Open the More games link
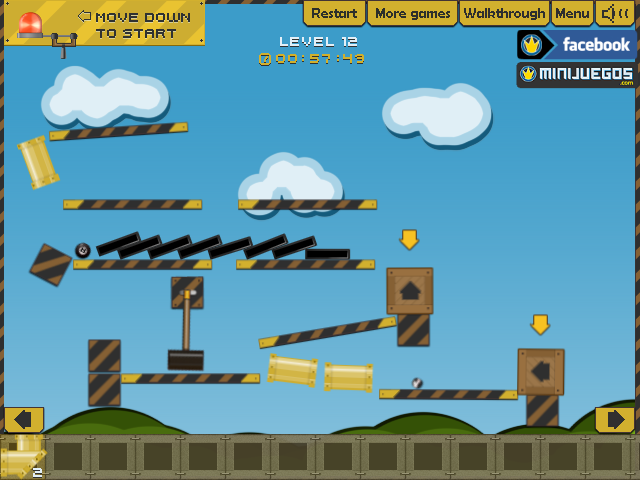The image size is (640, 480). (x=412, y=13)
